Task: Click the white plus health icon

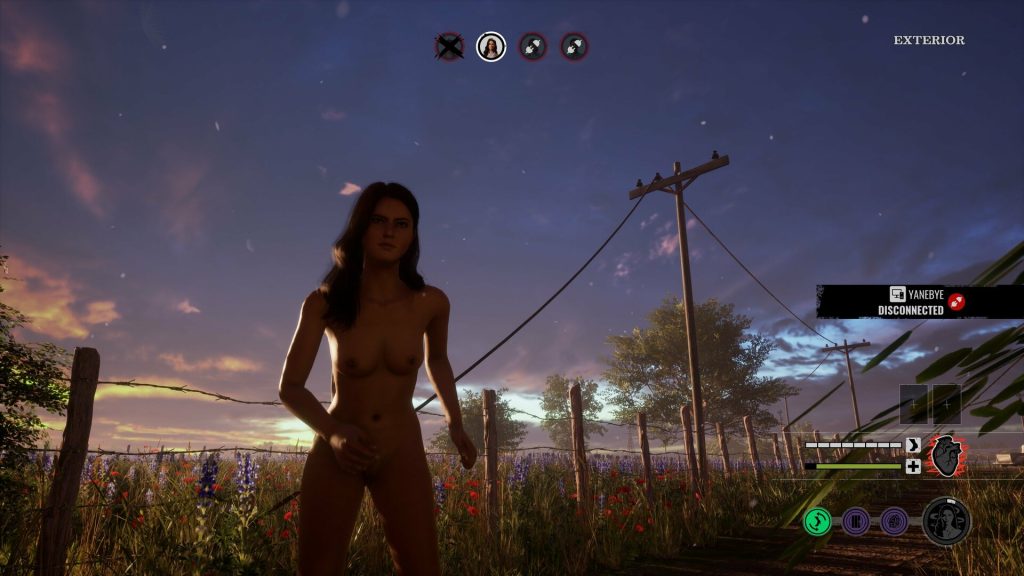Action: pos(913,466)
